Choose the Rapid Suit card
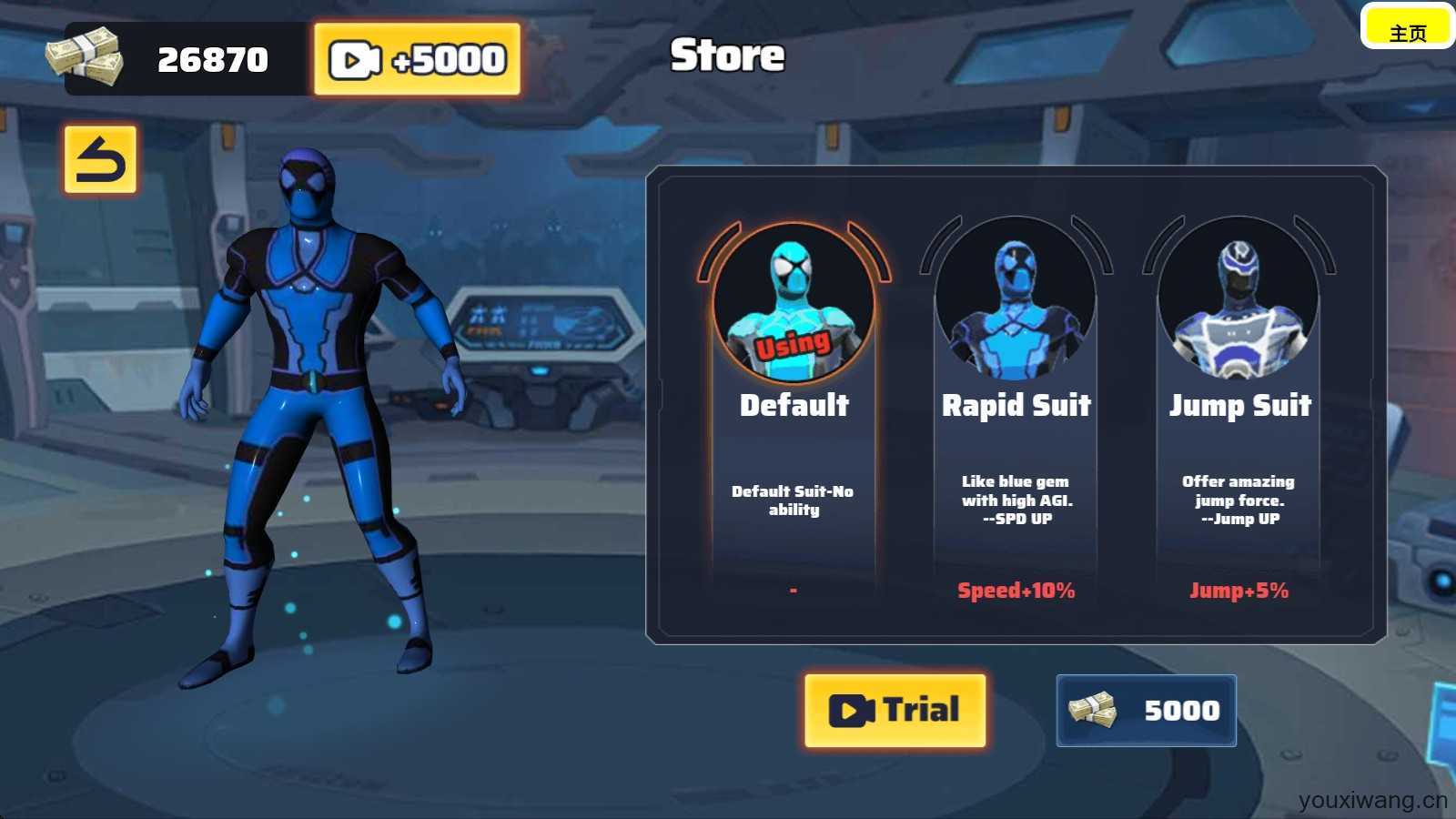 1016,409
